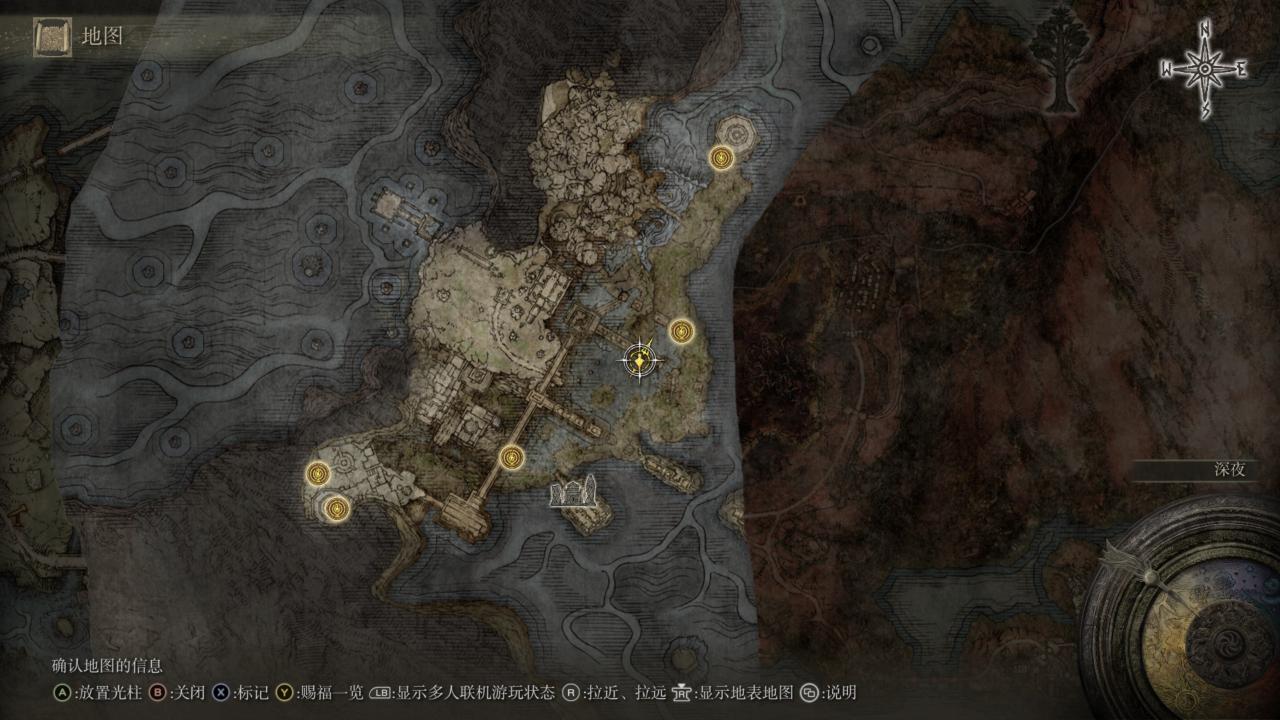Select the westernmost site of grace icon
Viewport: 1280px width, 720px height.
pos(317,473)
